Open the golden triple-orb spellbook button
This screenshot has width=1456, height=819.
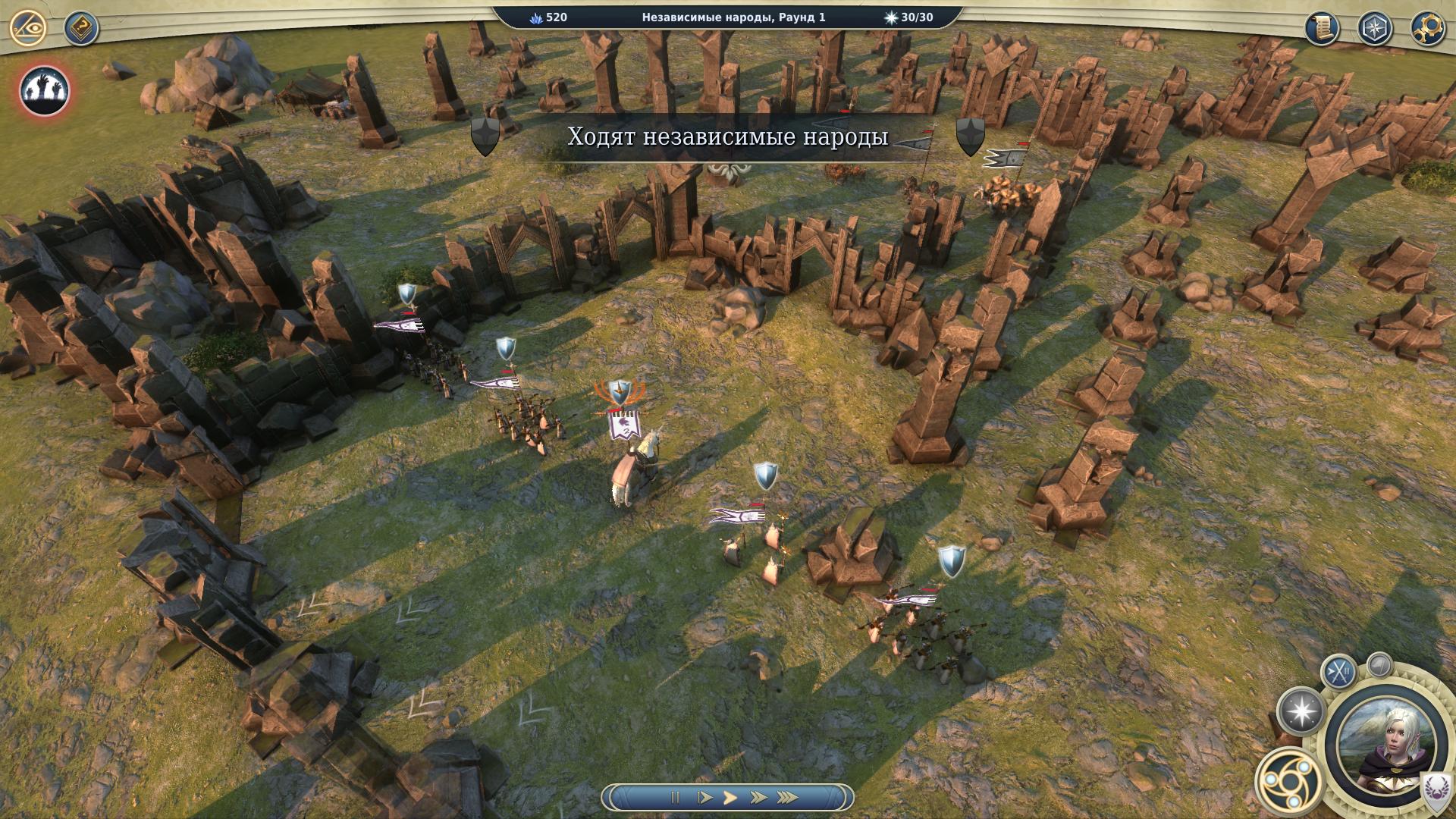pos(1288,780)
